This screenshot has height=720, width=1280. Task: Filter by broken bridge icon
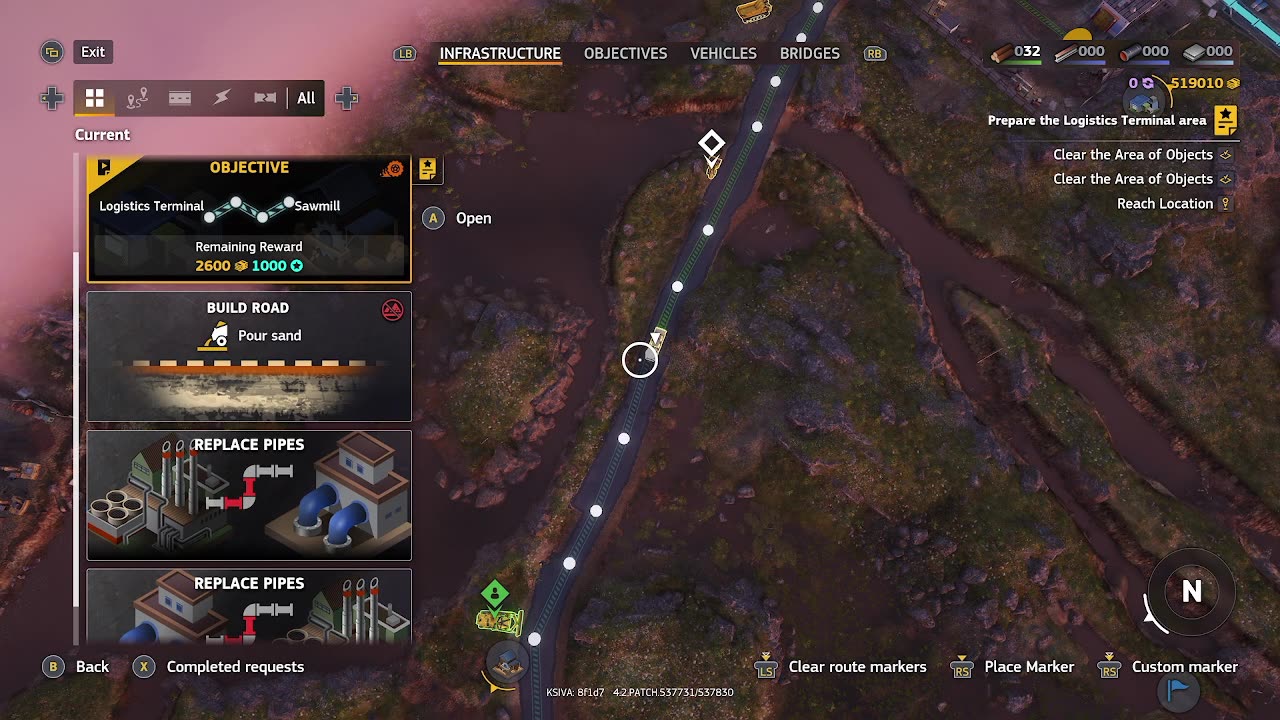pyautogui.click(x=265, y=98)
